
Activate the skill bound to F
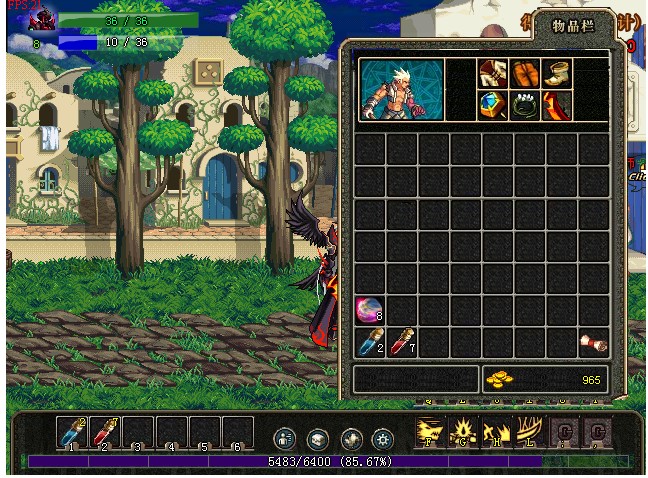430,432
